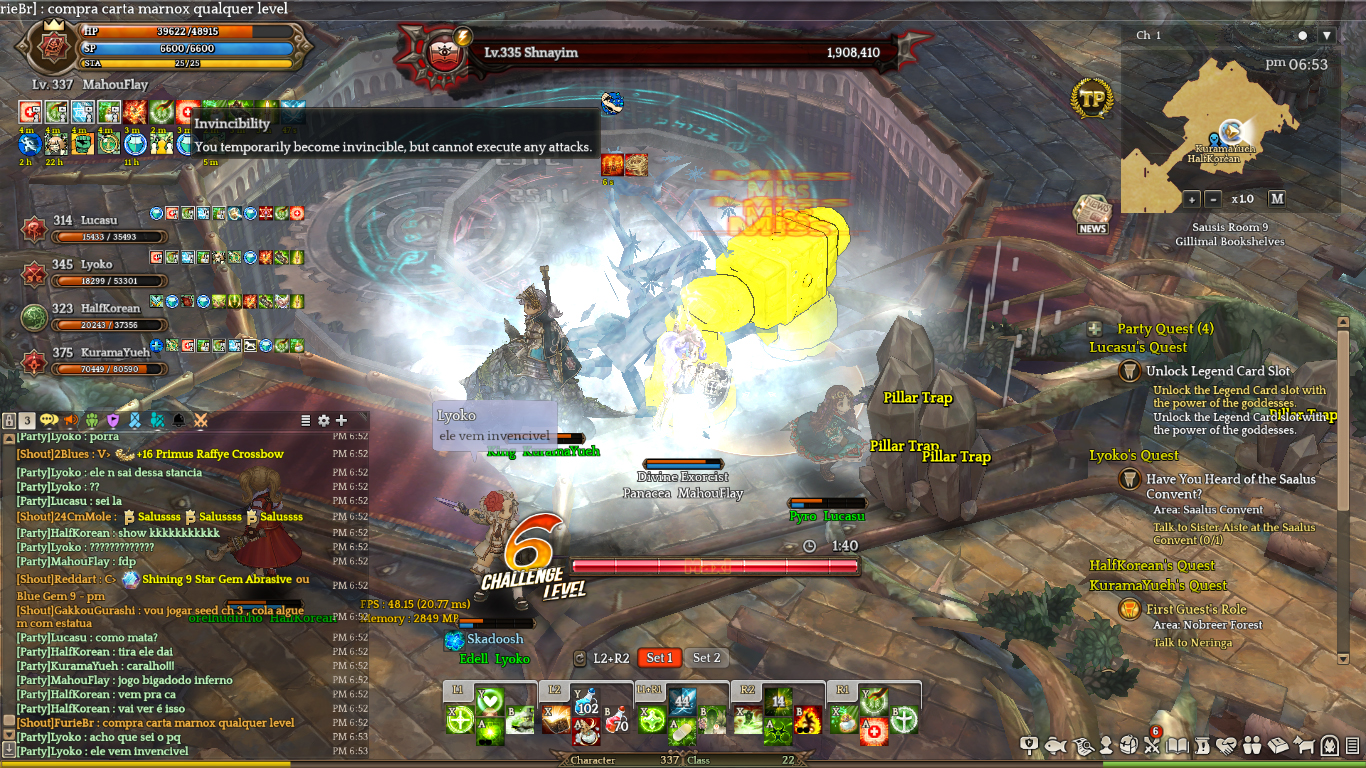Open chat settings gear icon
Viewport: 1366px width, 768px height.
pos(323,421)
